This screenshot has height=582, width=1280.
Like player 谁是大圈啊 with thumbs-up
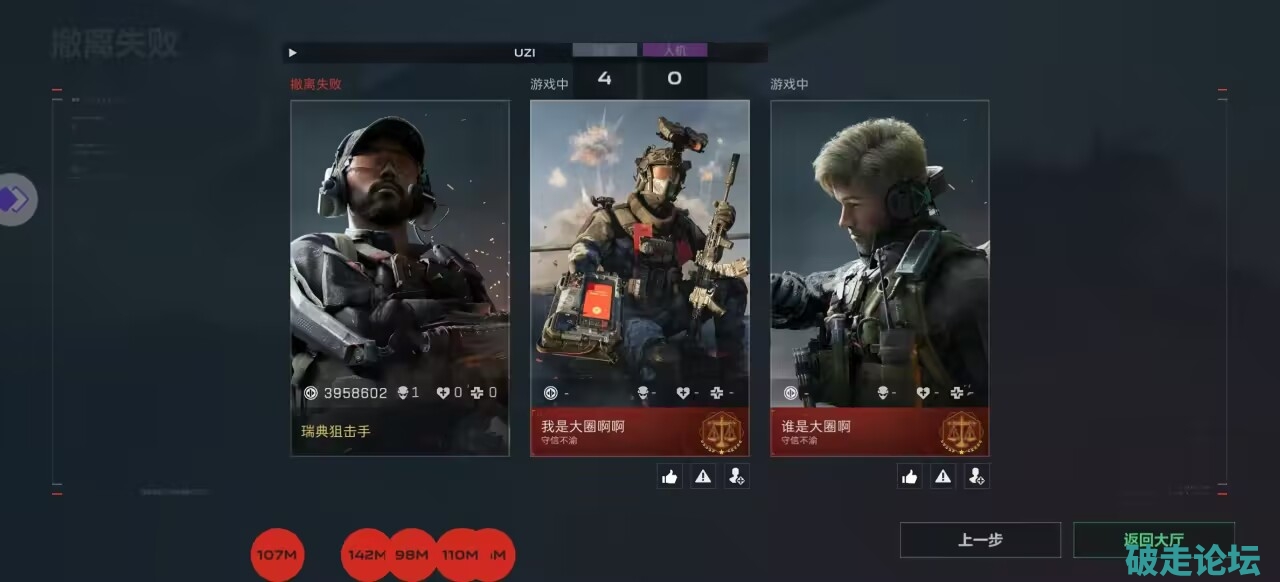910,477
